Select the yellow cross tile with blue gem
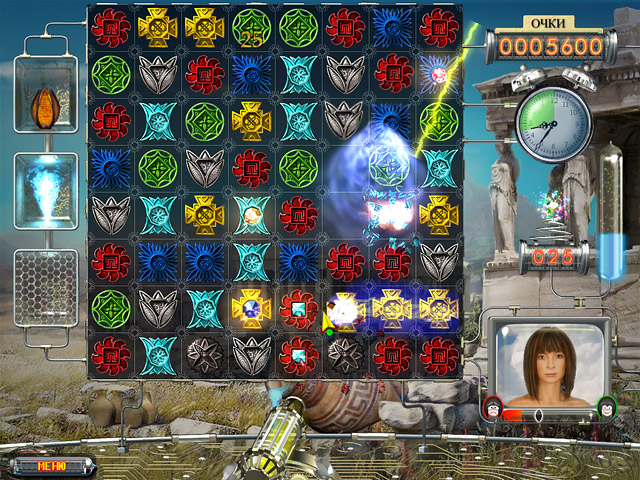The width and height of the screenshot is (640, 480). [251, 307]
